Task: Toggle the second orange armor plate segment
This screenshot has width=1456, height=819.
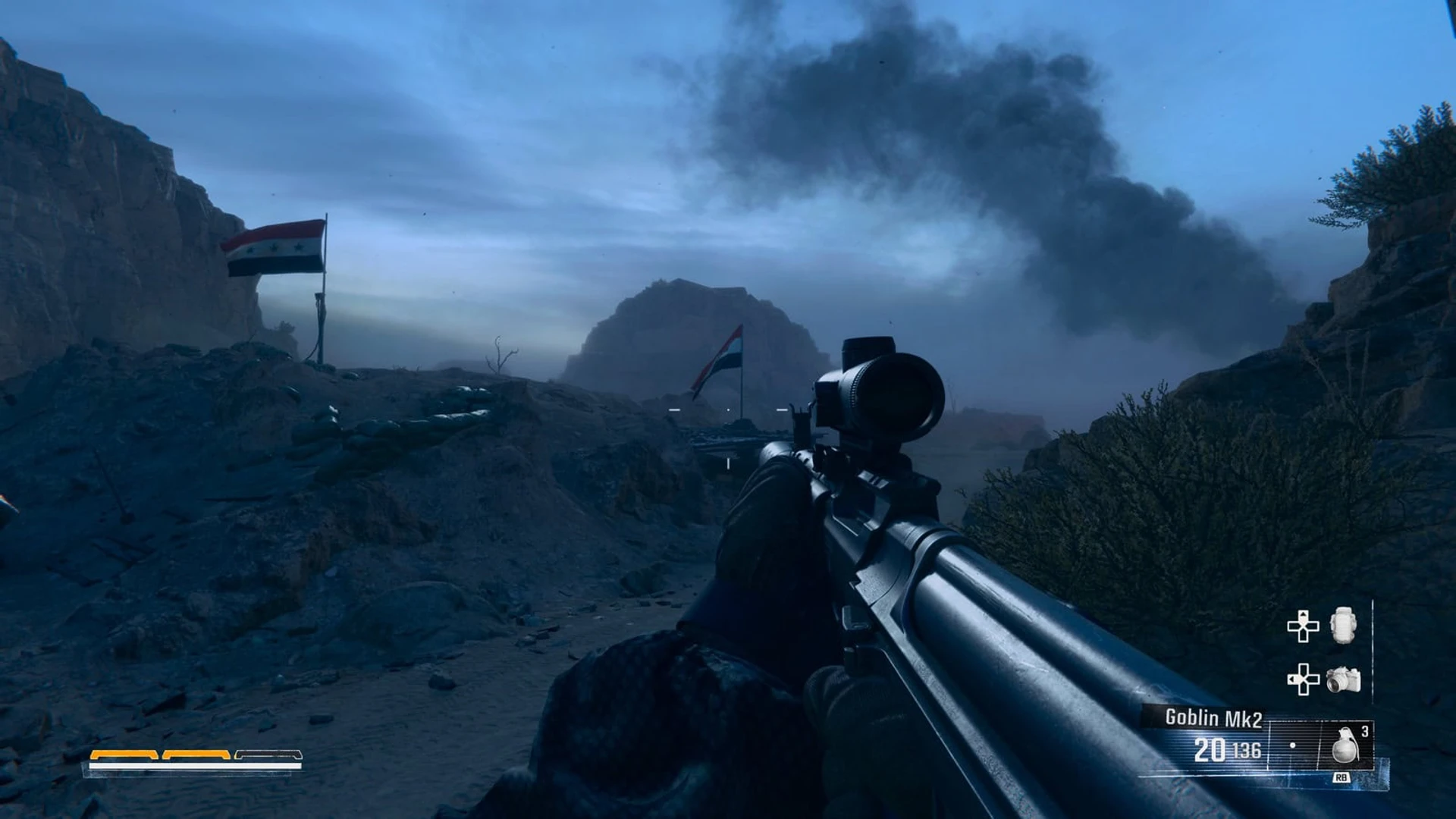Action: [x=196, y=755]
